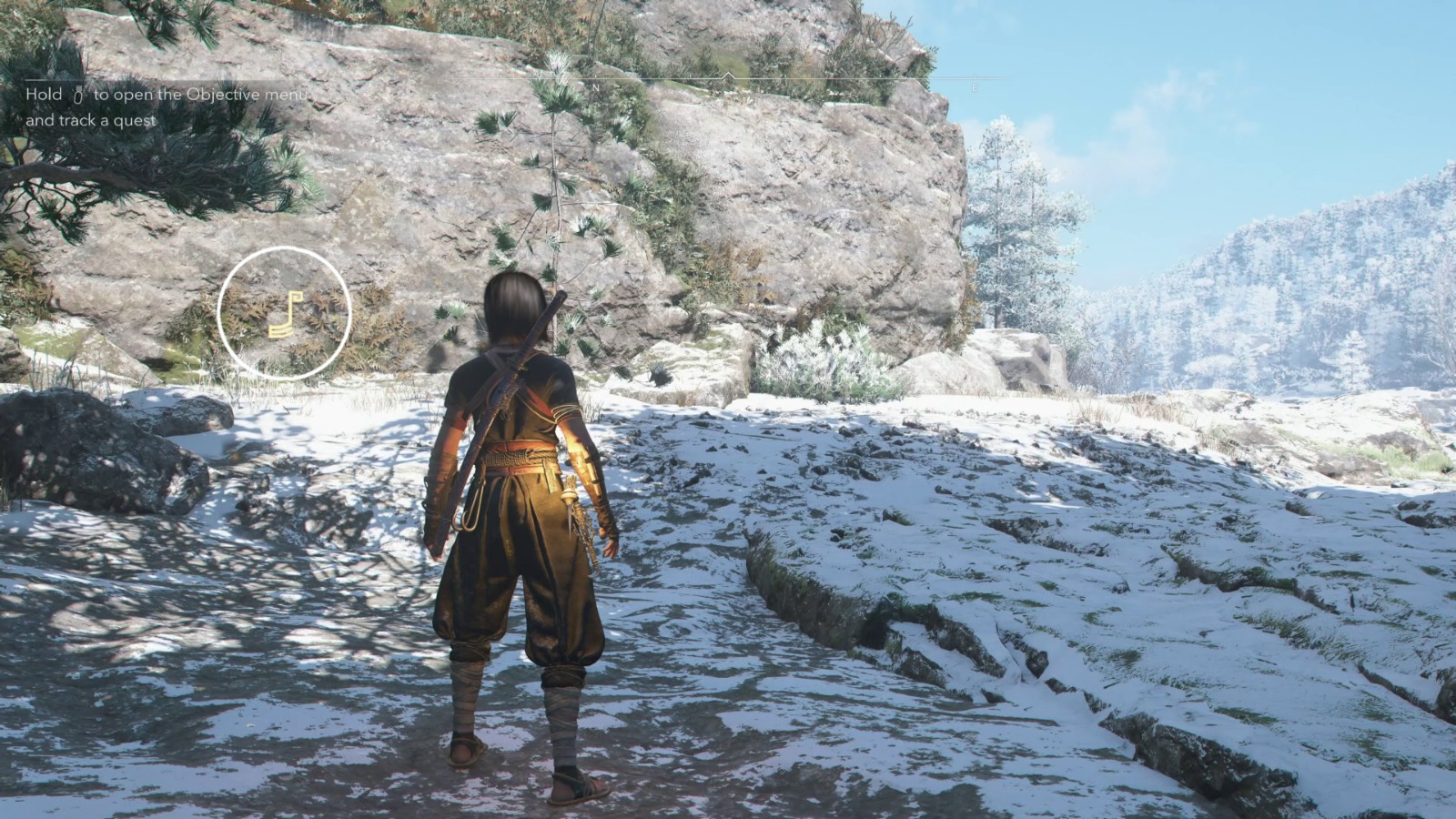This screenshot has height=819, width=1456.
Task: Click the heading caret on the compass bar
Action: pos(729,76)
